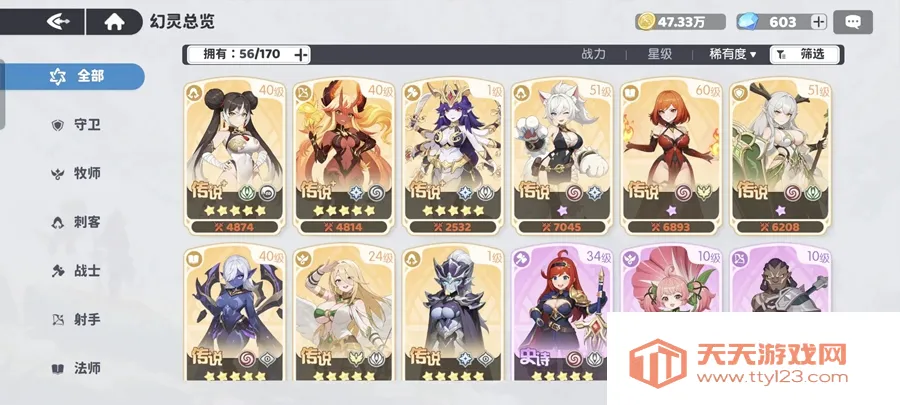This screenshot has width=900, height=405.
Task: Open the chat bubble panel
Action: pos(853,21)
